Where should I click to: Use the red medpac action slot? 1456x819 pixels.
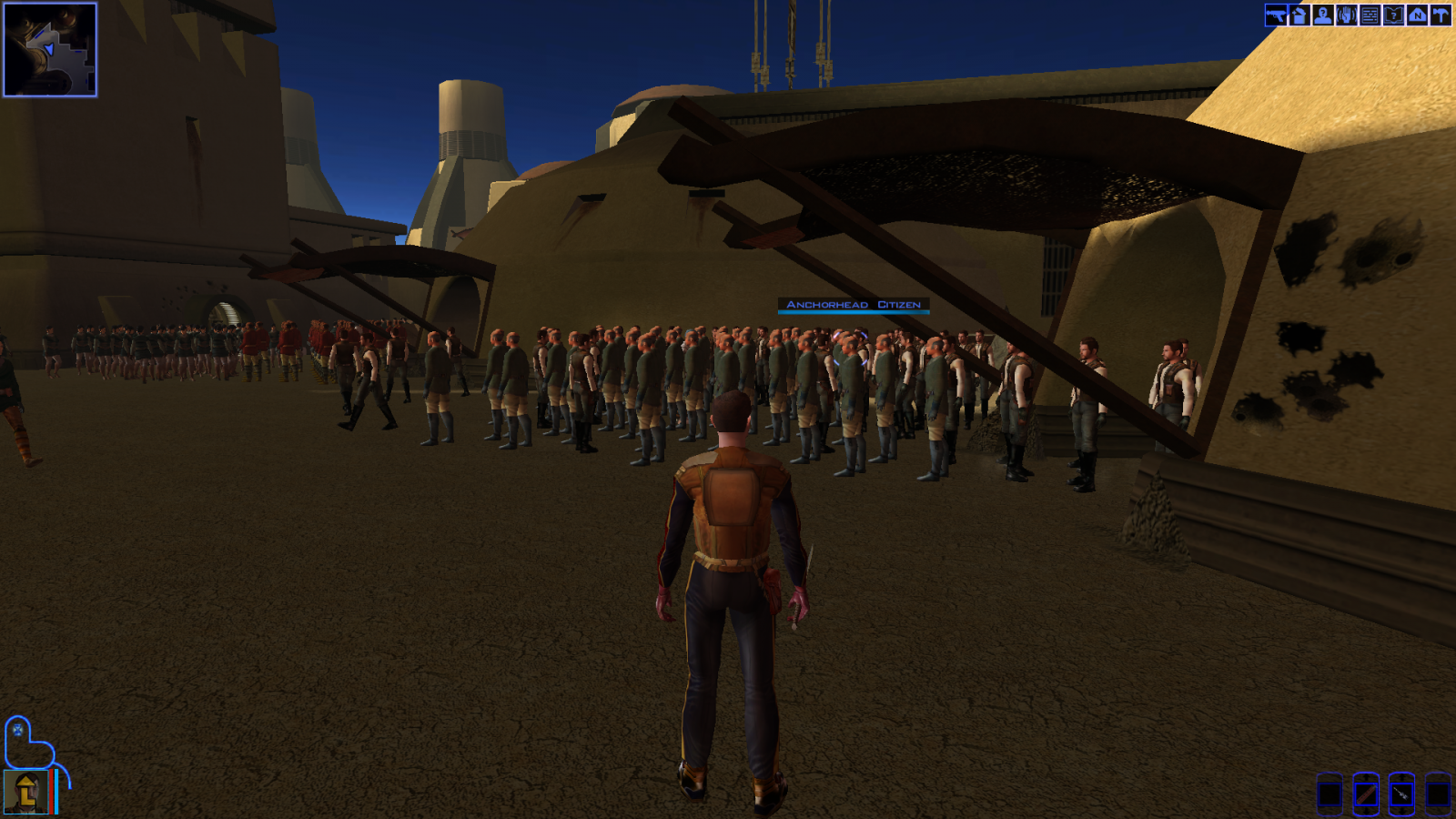1365,794
